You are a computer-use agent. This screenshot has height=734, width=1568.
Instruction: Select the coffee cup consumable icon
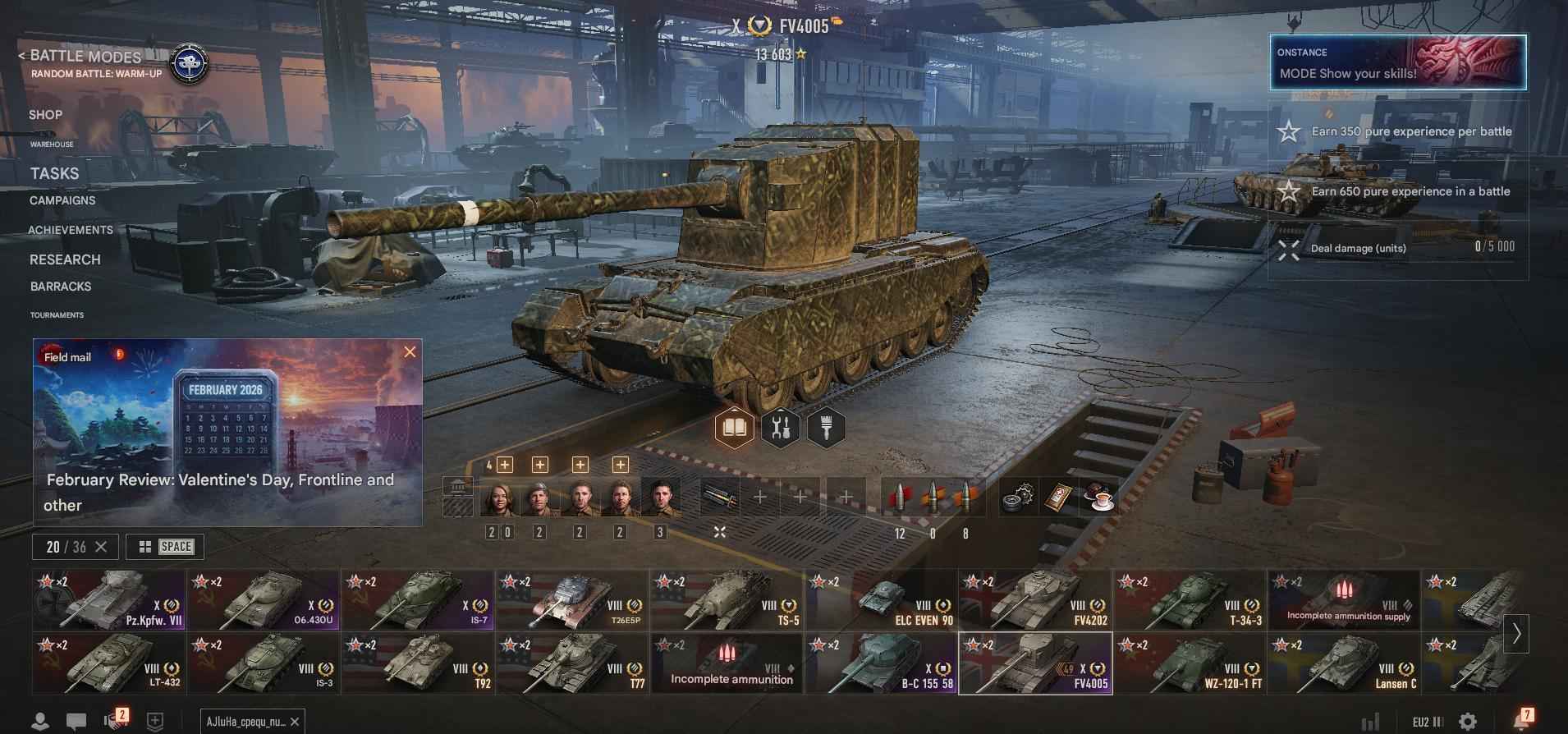click(1098, 498)
